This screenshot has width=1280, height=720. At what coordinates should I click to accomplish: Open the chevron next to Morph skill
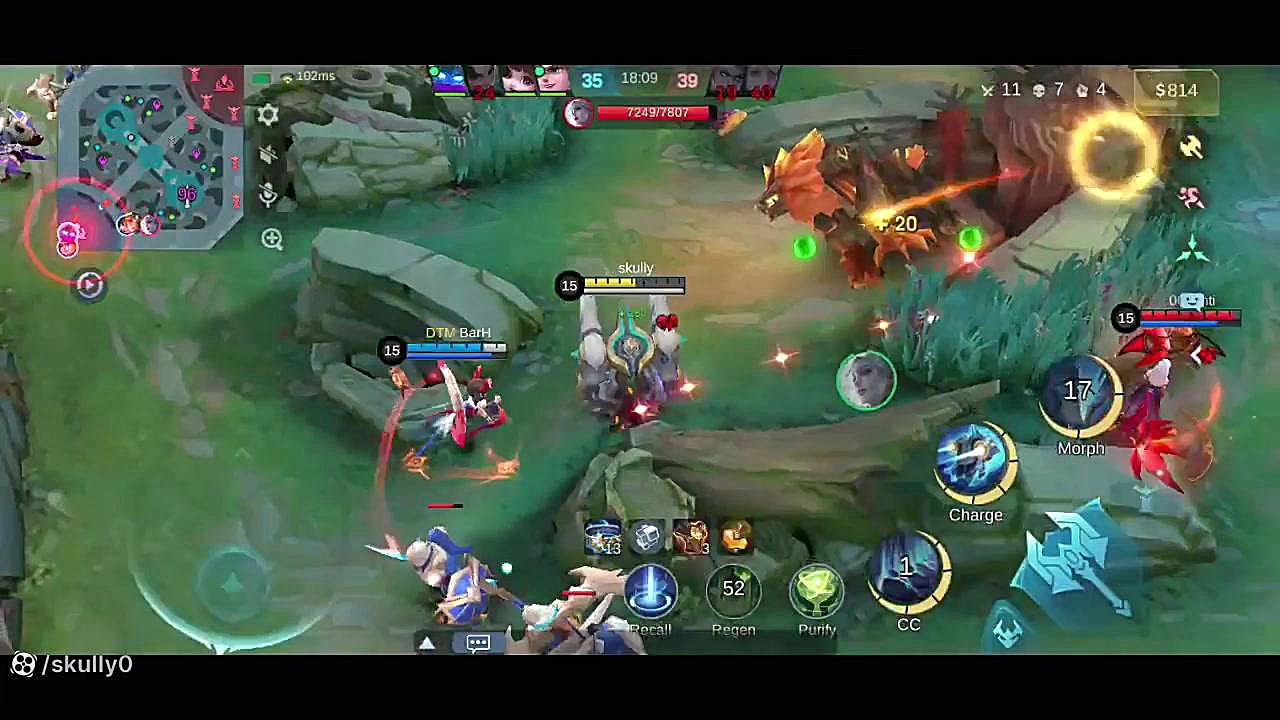click(1197, 355)
